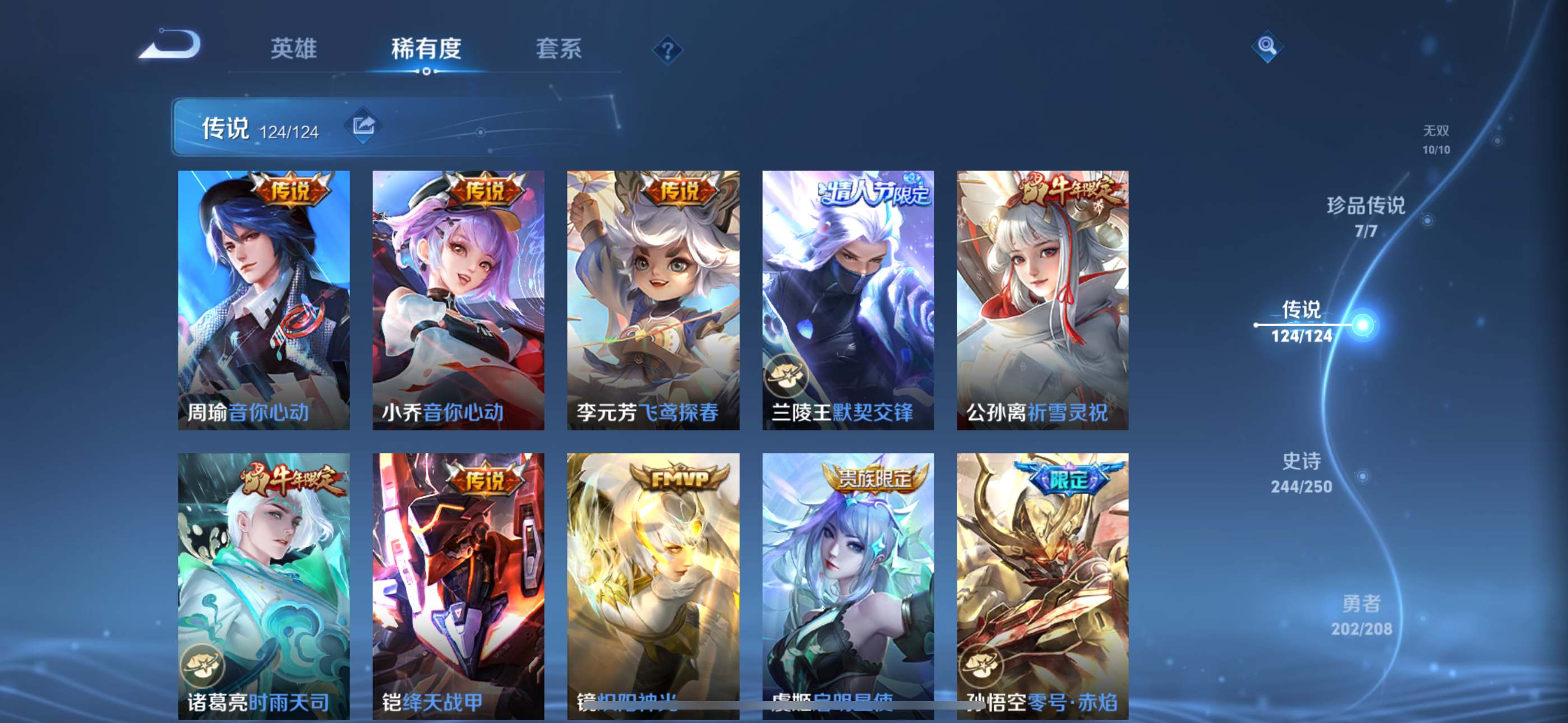Go back using the return arrow
Viewport: 1568px width, 723px height.
click(170, 45)
